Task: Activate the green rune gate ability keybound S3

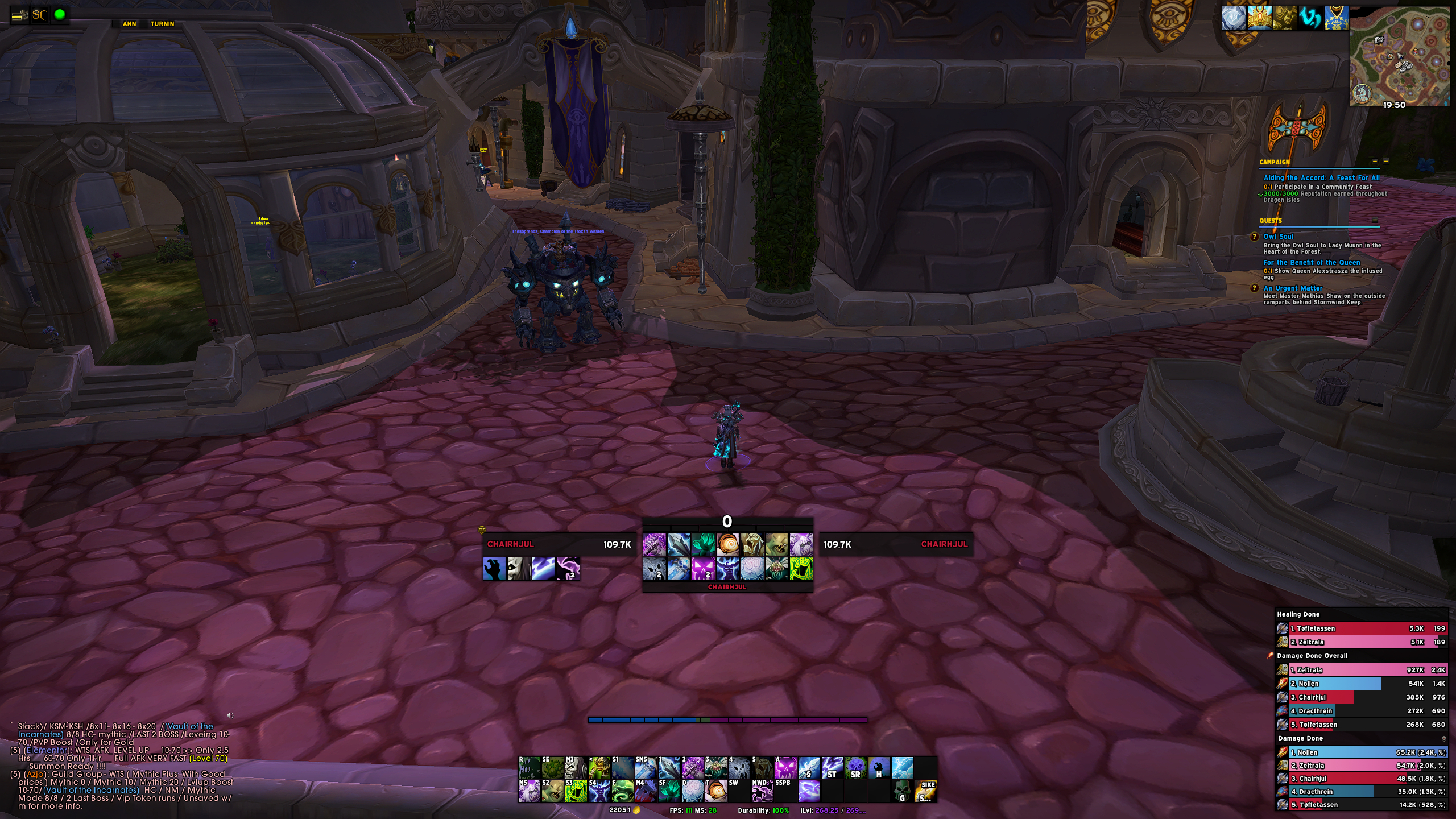Action: pos(575,791)
